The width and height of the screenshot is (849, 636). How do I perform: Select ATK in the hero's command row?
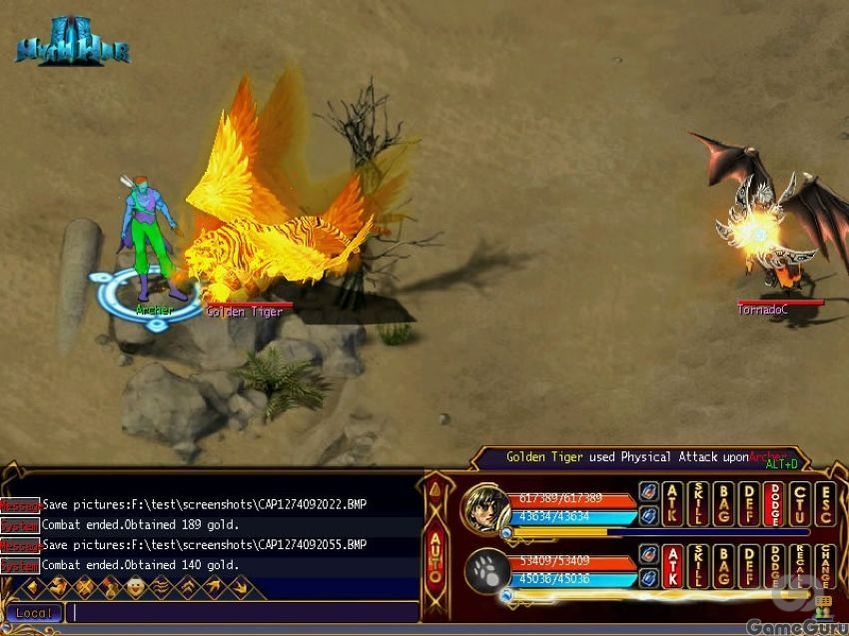(x=673, y=504)
